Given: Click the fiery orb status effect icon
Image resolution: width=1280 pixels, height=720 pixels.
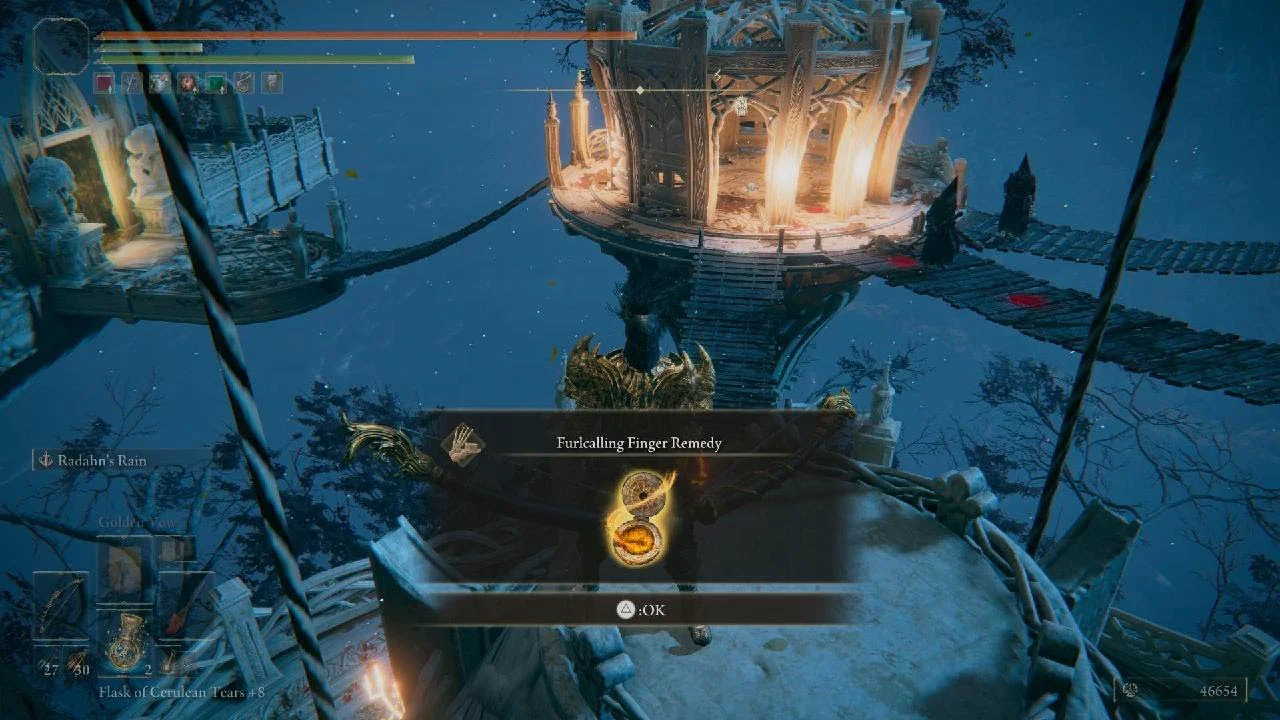Looking at the screenshot, I should [188, 83].
